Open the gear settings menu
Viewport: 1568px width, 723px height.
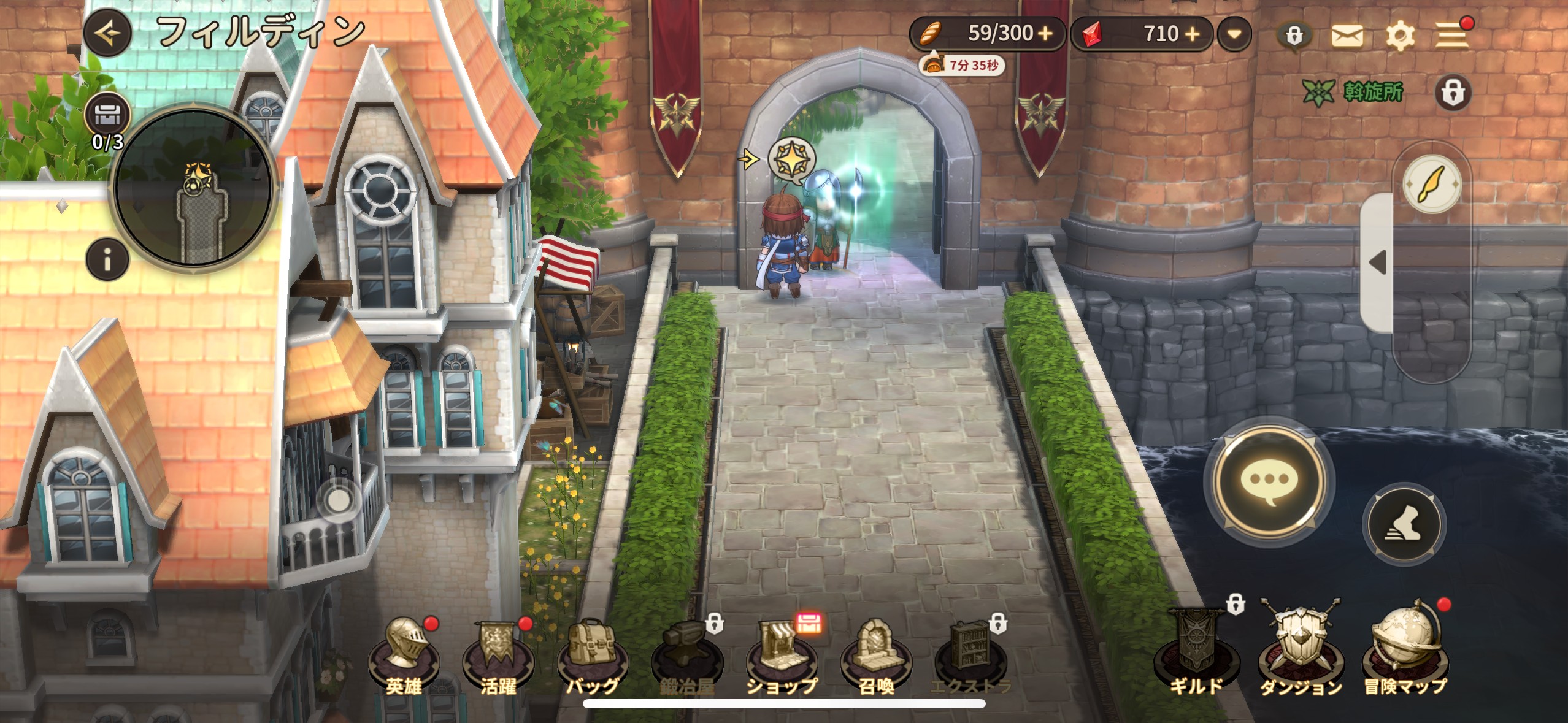pos(1400,36)
